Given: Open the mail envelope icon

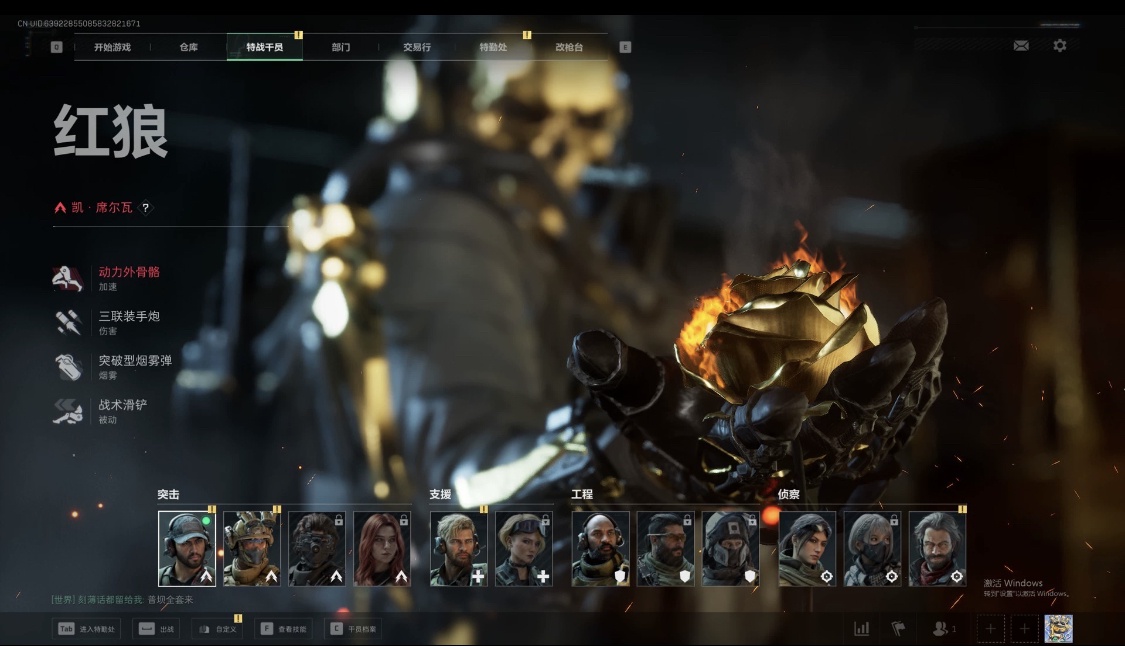Looking at the screenshot, I should [1021, 46].
